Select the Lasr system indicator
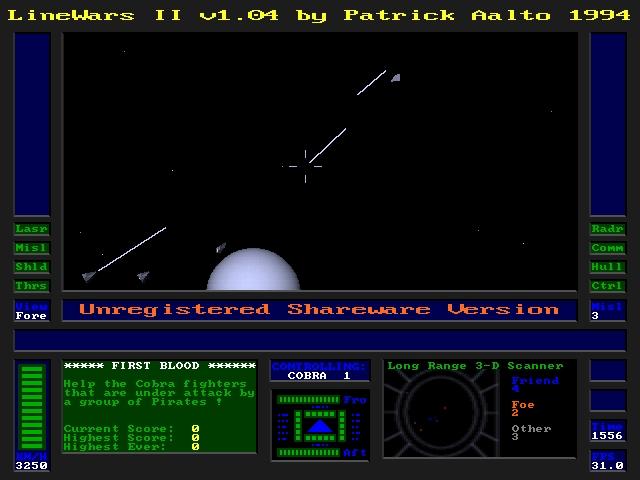Screen dimensions: 640x480 [x=32, y=229]
